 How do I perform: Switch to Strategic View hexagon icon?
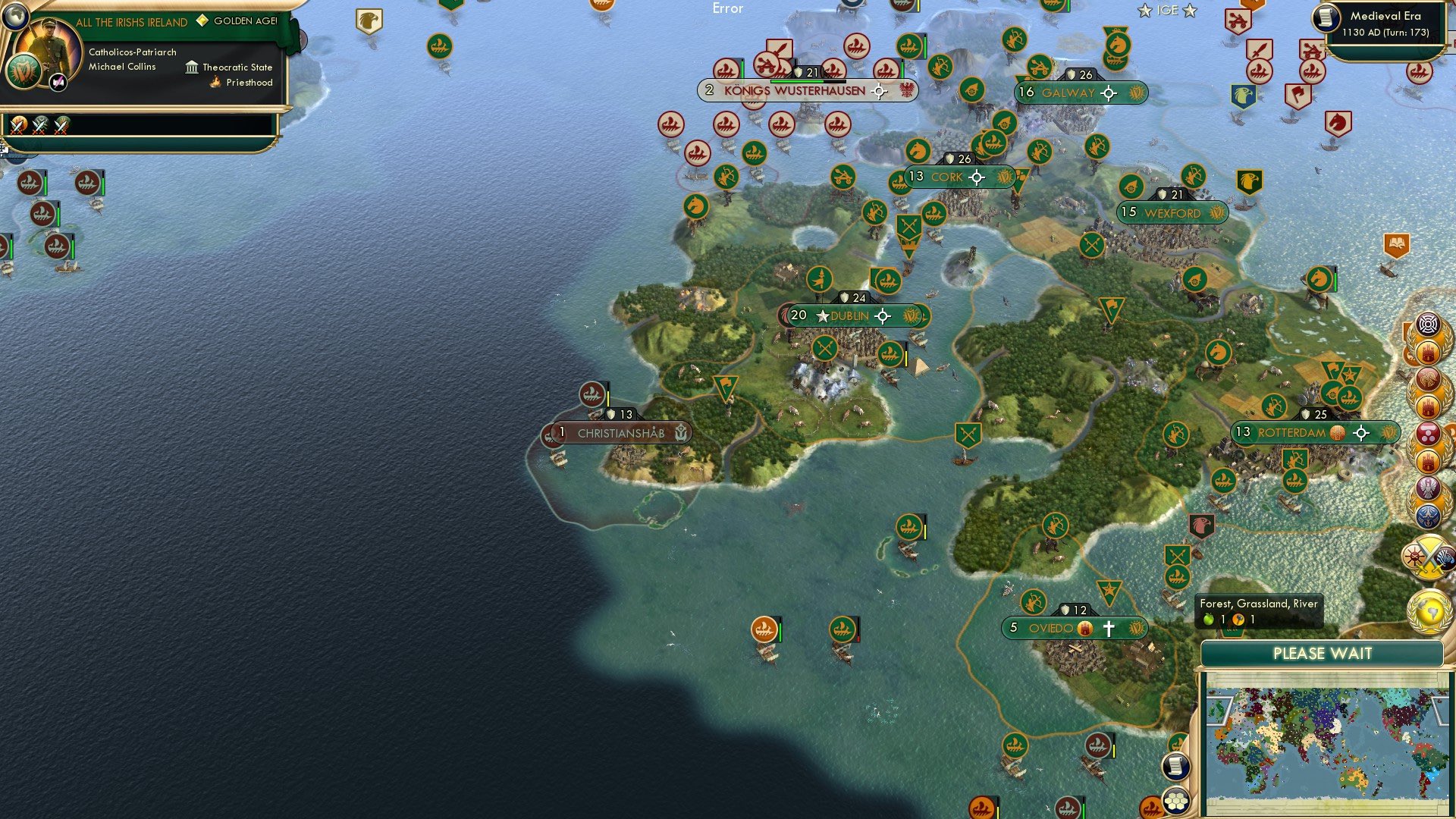1174,803
